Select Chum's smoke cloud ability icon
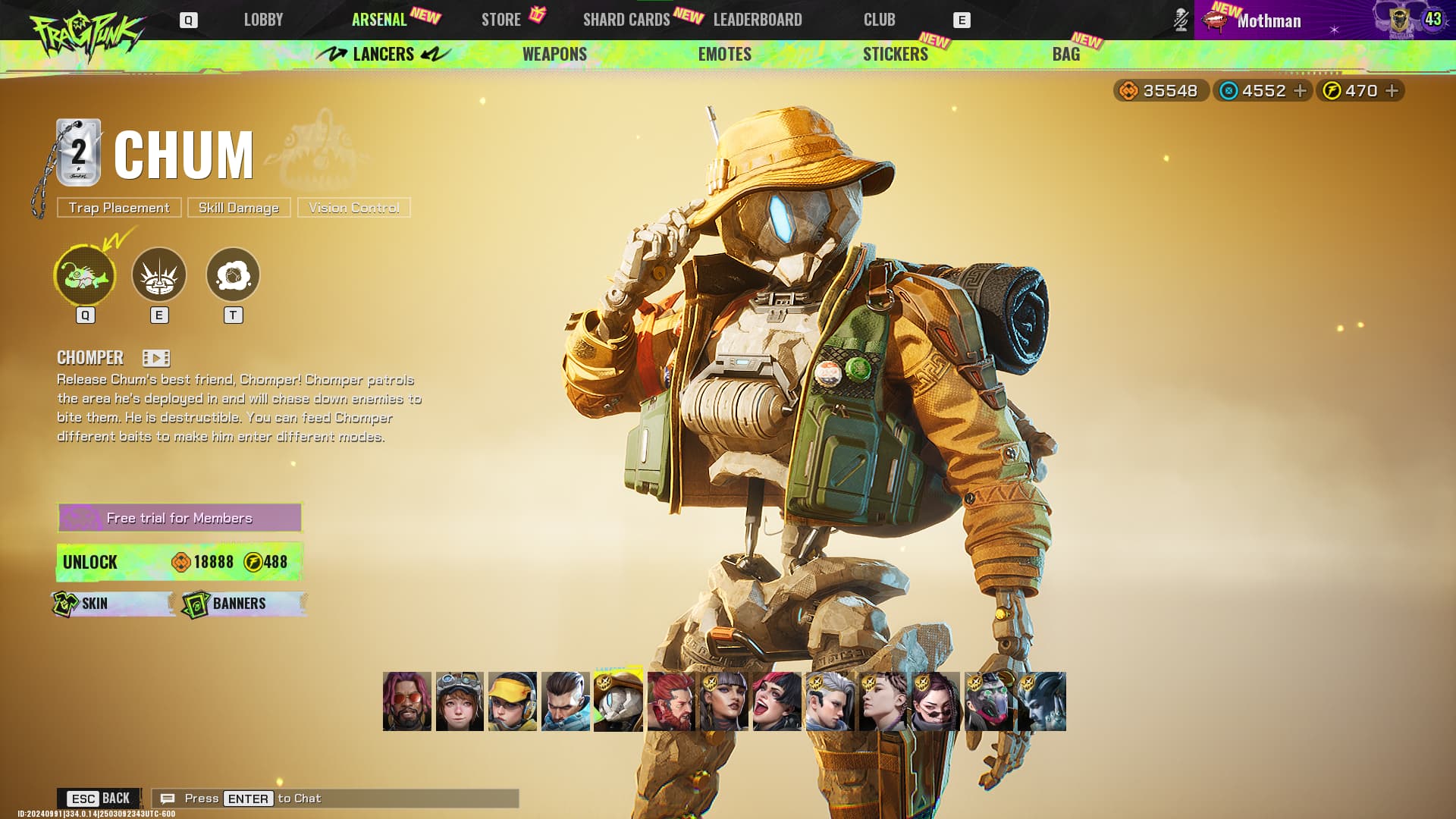This screenshot has width=1456, height=819. 233,275
